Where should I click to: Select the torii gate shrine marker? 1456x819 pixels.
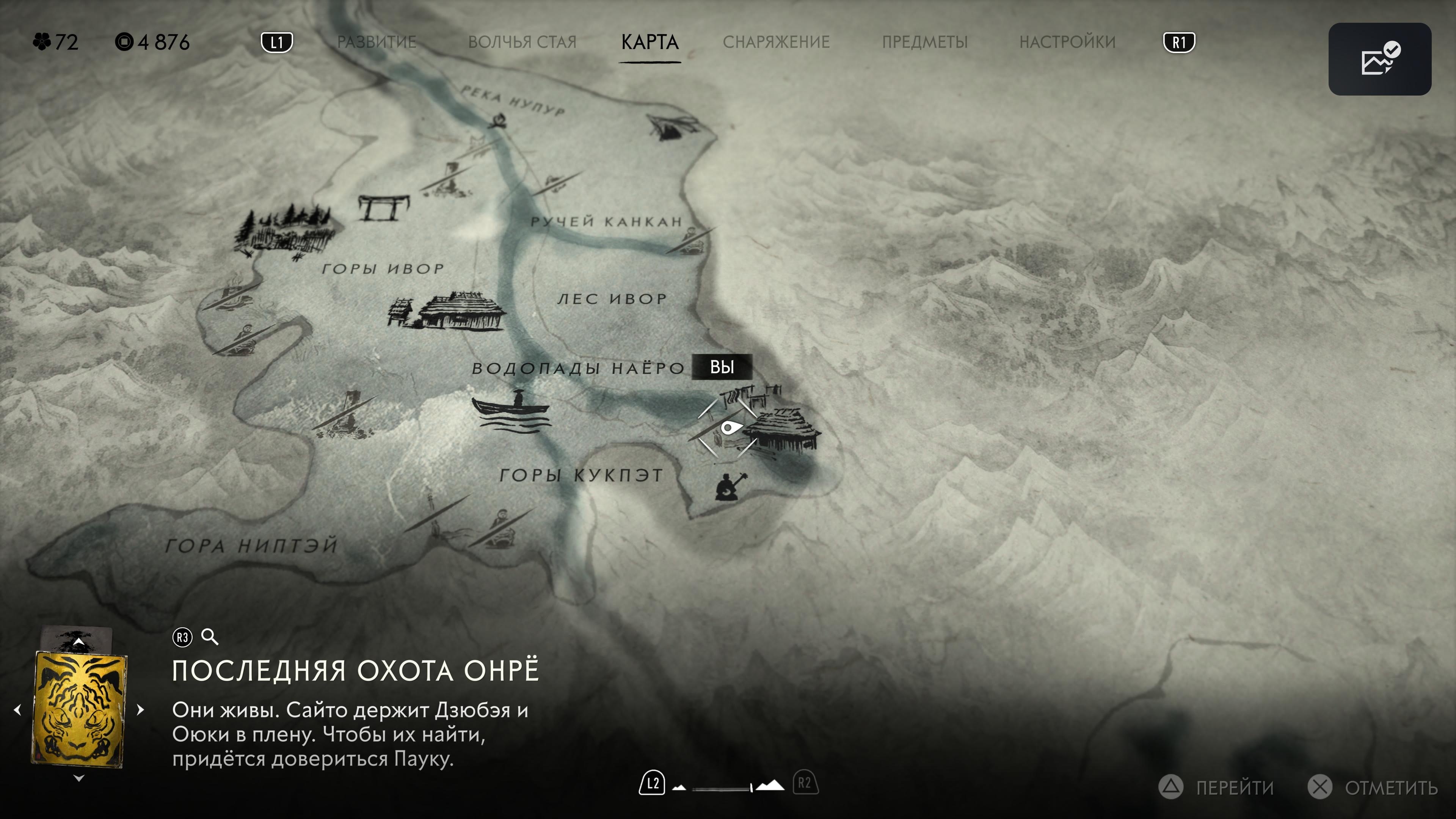[x=384, y=207]
